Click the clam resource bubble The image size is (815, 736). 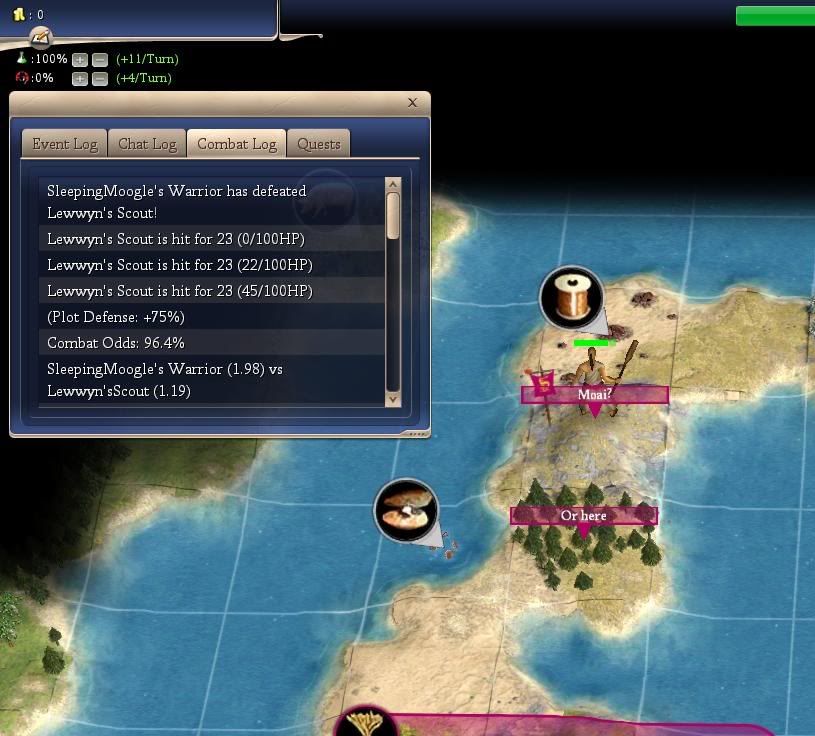pos(406,510)
